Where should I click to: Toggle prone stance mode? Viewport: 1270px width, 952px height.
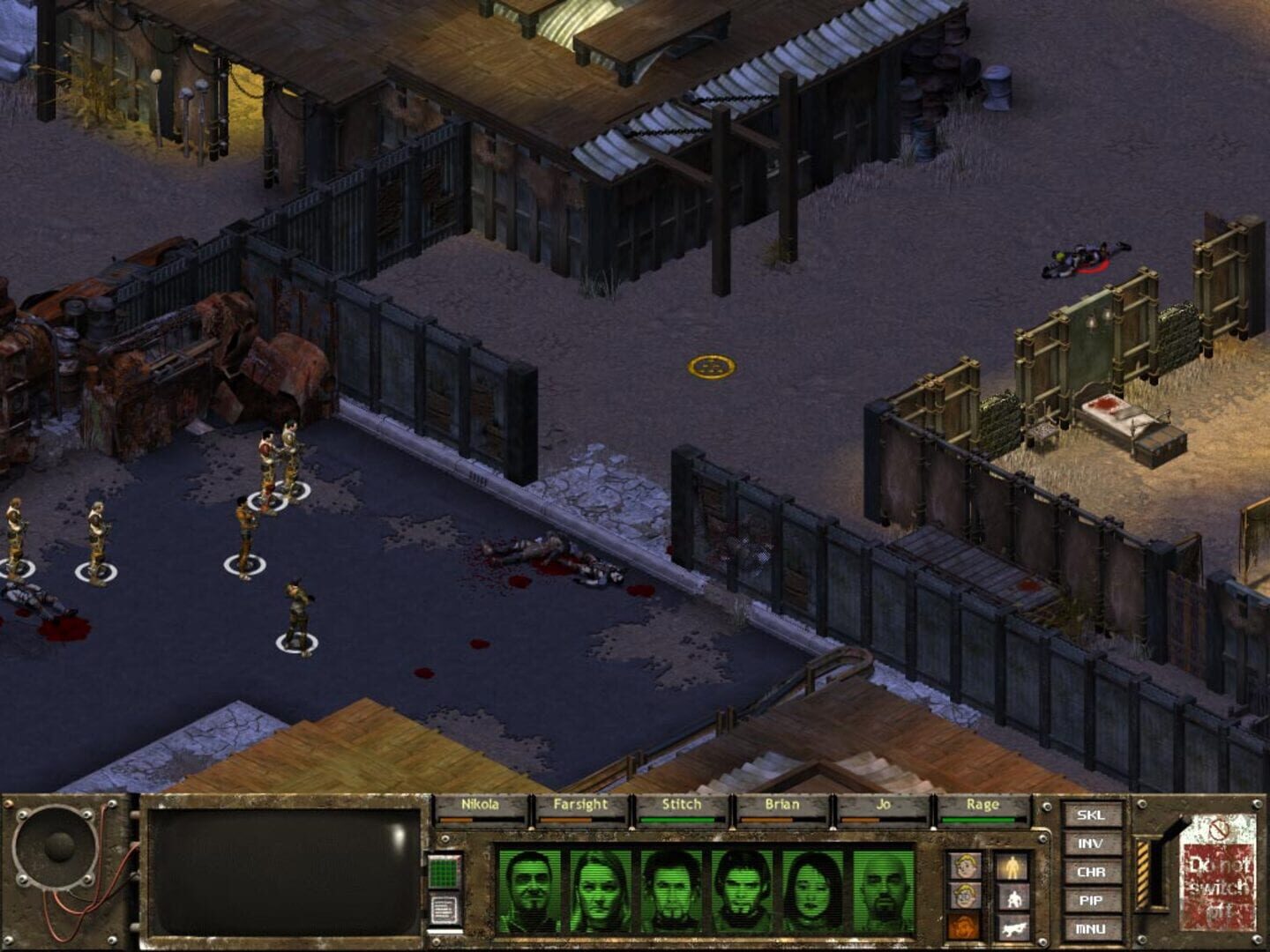pos(1012,930)
